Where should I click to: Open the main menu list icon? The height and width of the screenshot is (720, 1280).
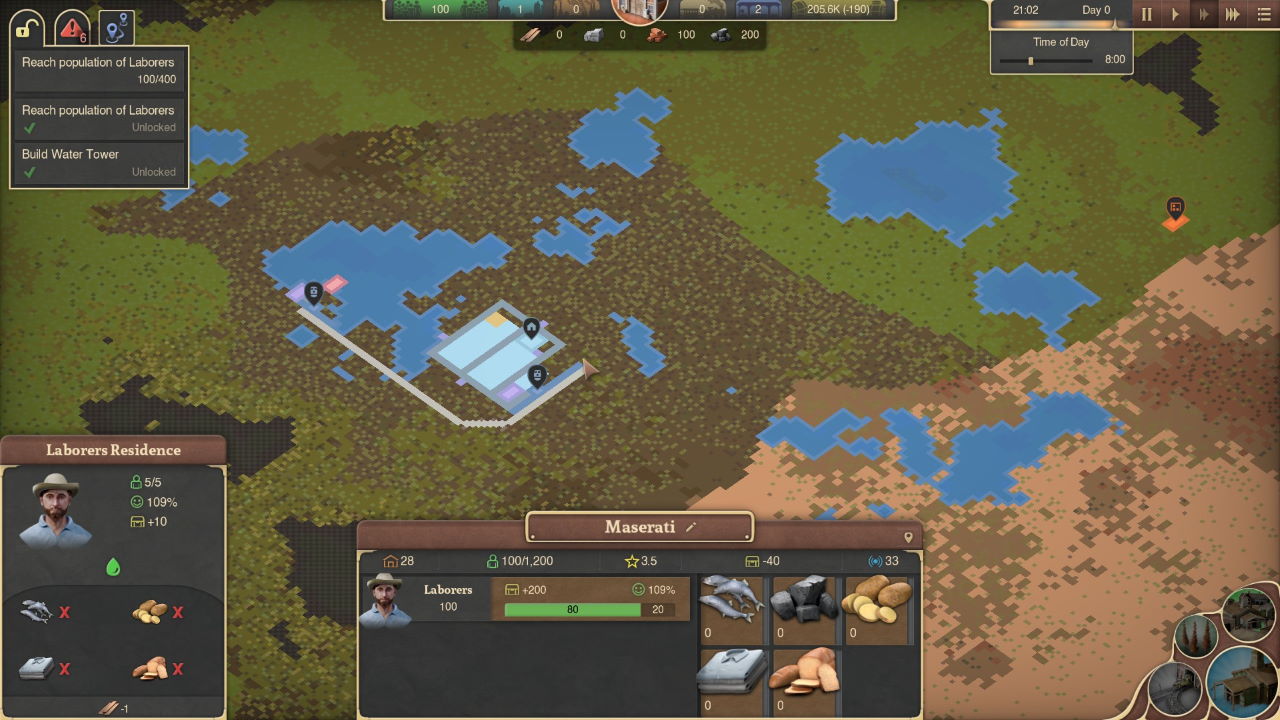(1264, 14)
